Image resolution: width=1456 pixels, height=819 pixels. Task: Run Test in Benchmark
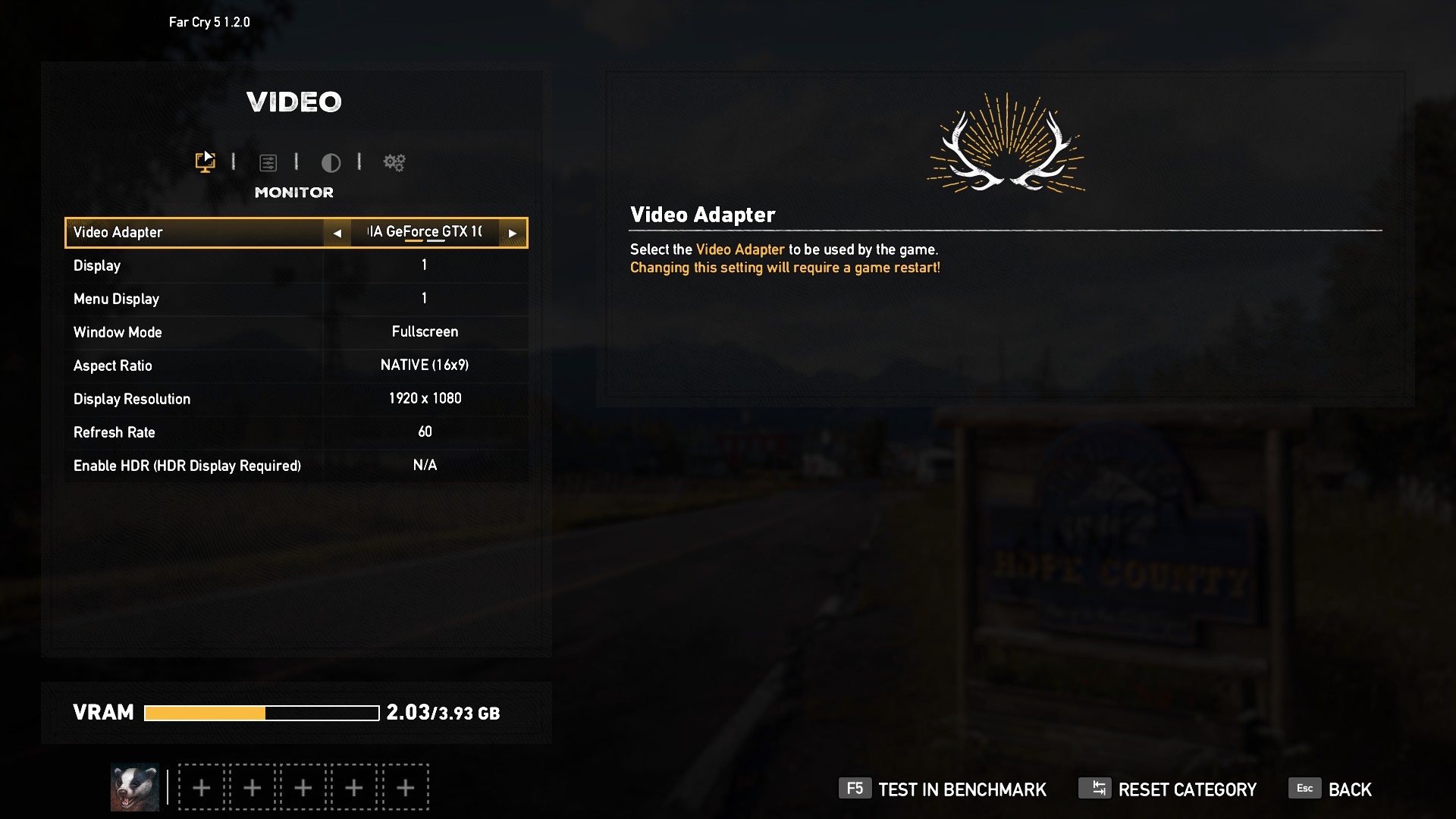tap(943, 789)
